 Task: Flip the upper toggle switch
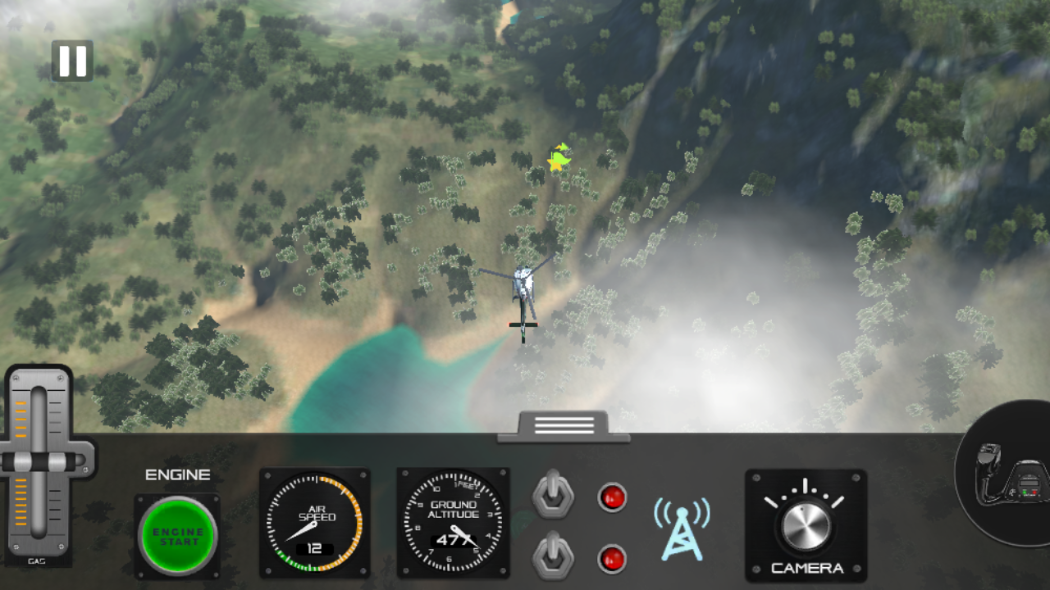(553, 494)
